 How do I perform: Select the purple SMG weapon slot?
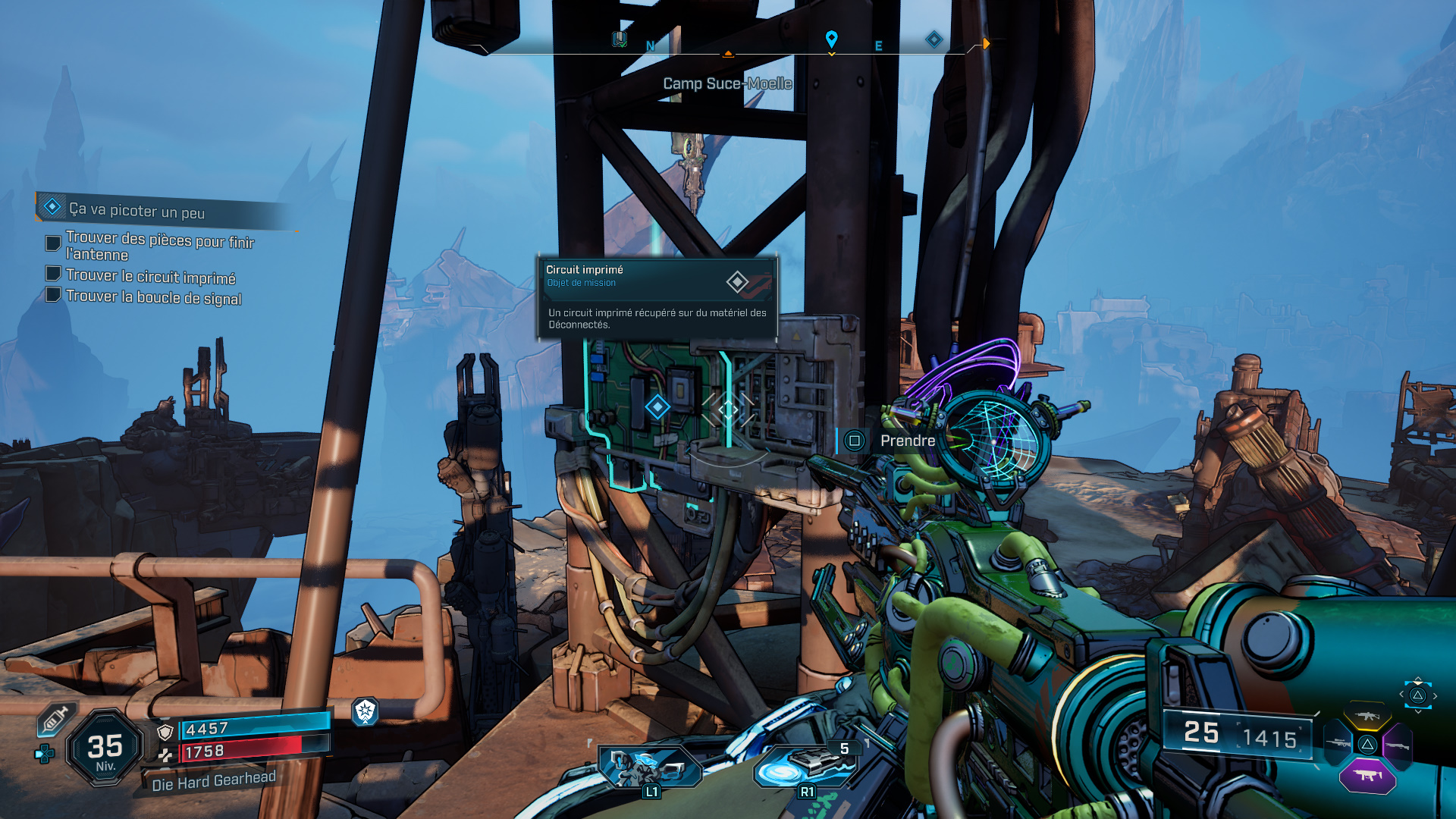coord(1367,775)
